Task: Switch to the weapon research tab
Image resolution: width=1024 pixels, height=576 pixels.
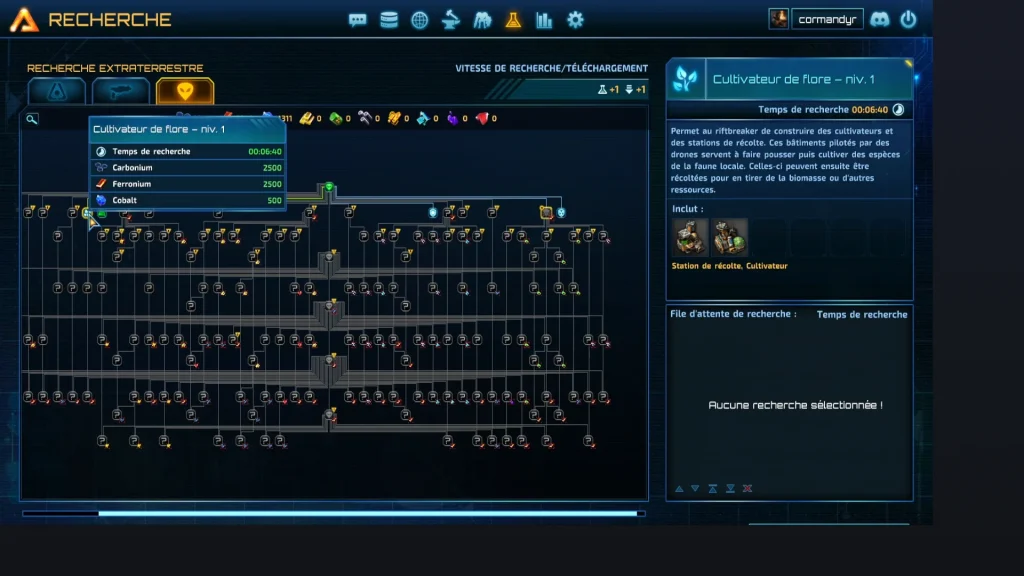Action: coord(121,91)
